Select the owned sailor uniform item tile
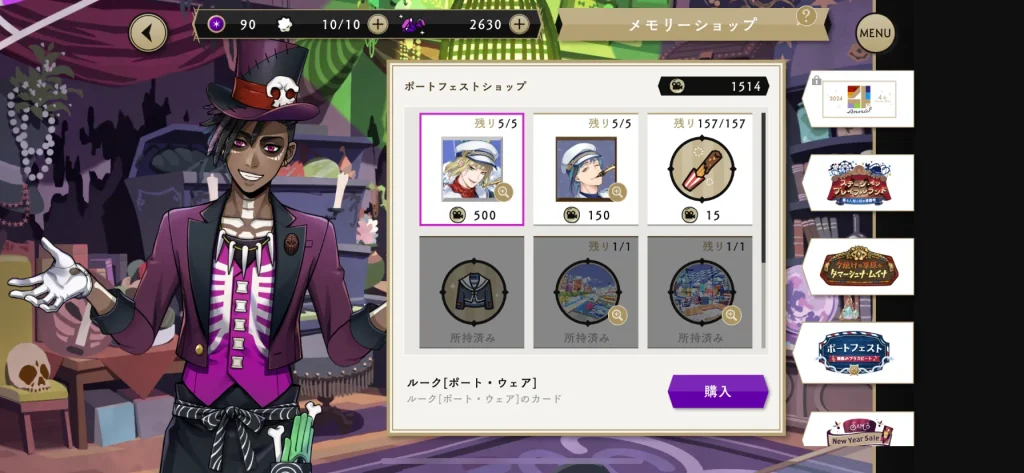Screen dimensions: 1024x473 pyautogui.click(x=471, y=293)
